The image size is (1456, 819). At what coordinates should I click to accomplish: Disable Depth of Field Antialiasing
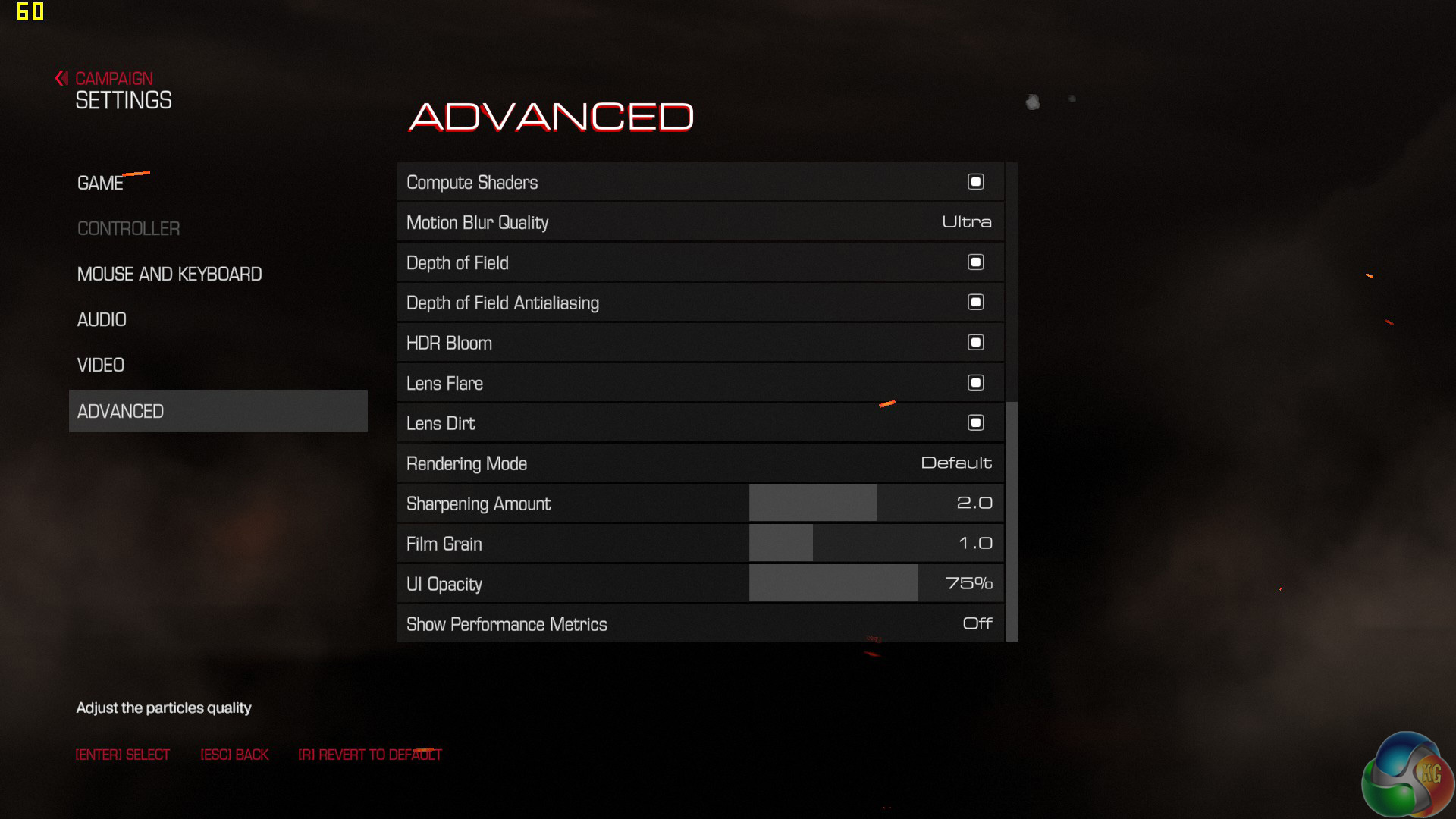click(975, 303)
